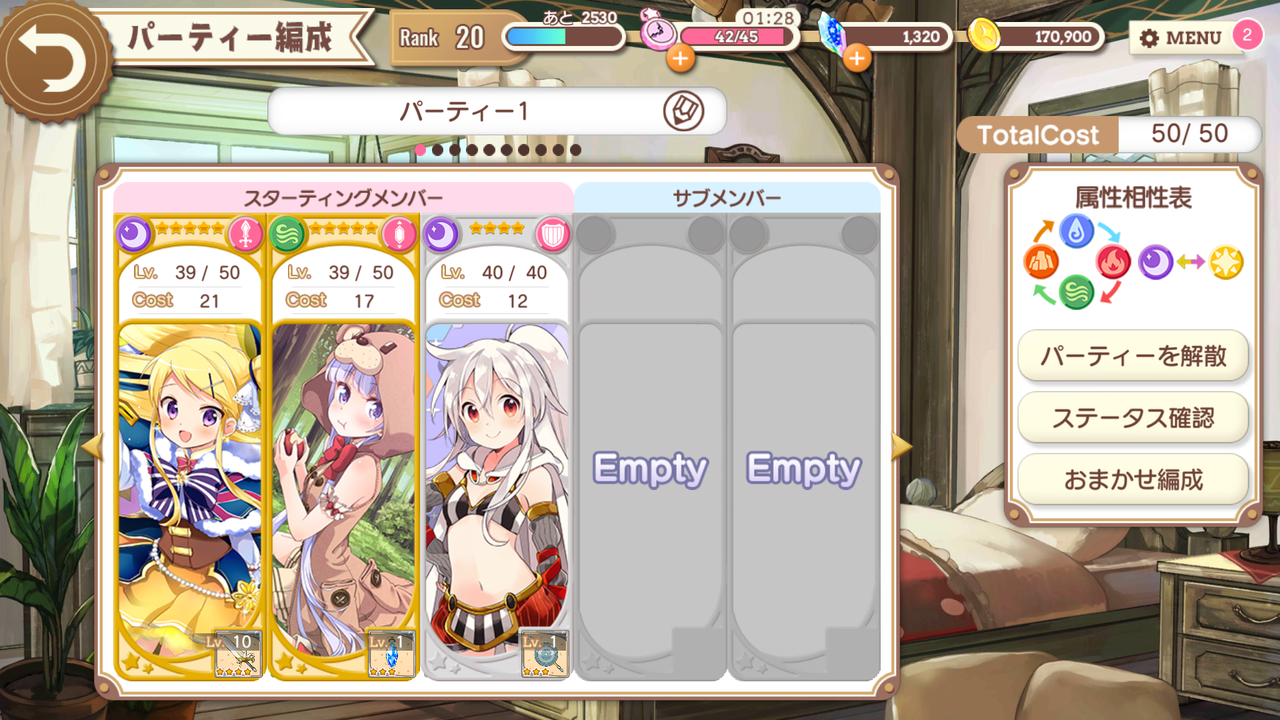Tap the plus icon next to the crystals counter
The image size is (1280, 720).
tap(856, 58)
